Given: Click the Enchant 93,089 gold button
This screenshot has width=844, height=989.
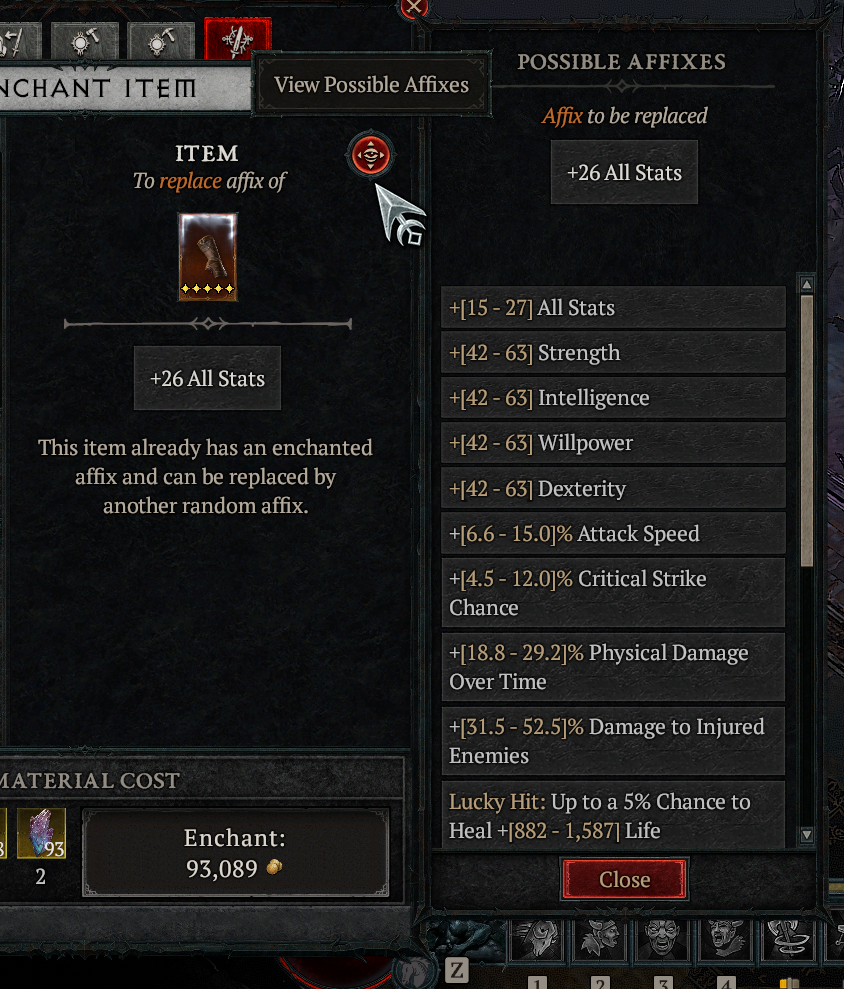Looking at the screenshot, I should (x=235, y=853).
